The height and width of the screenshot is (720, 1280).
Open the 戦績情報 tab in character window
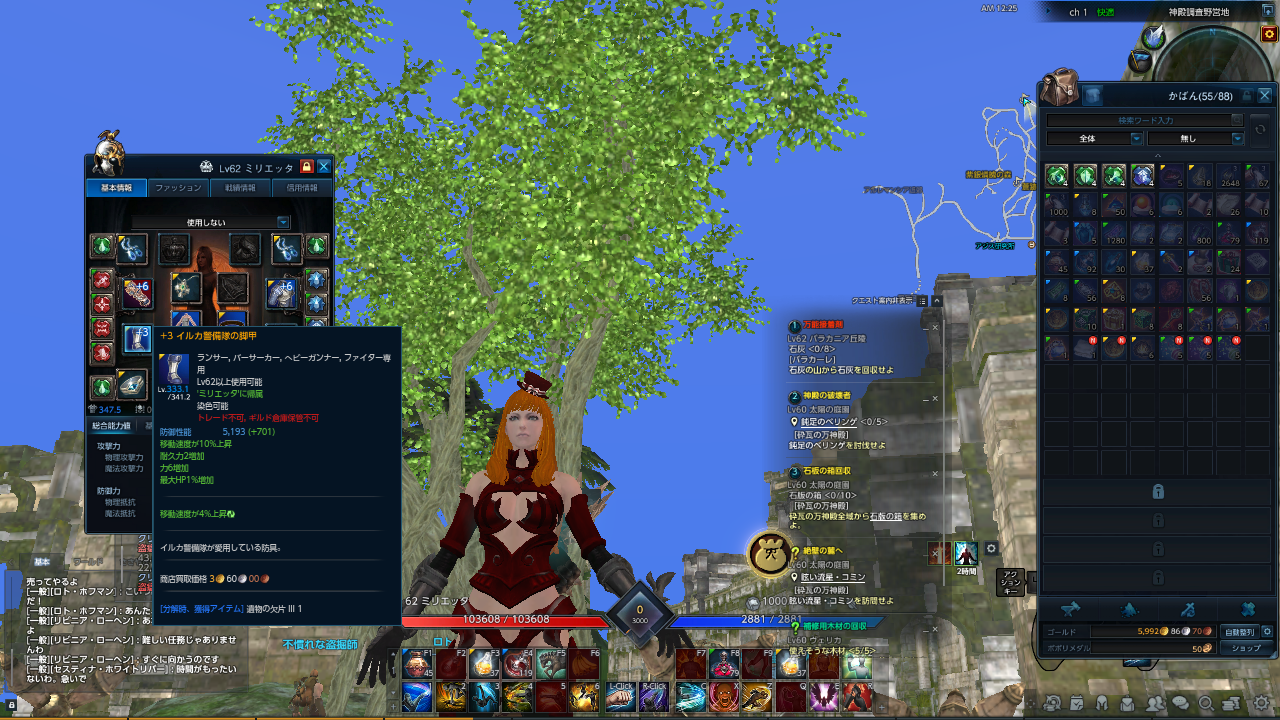click(240, 187)
